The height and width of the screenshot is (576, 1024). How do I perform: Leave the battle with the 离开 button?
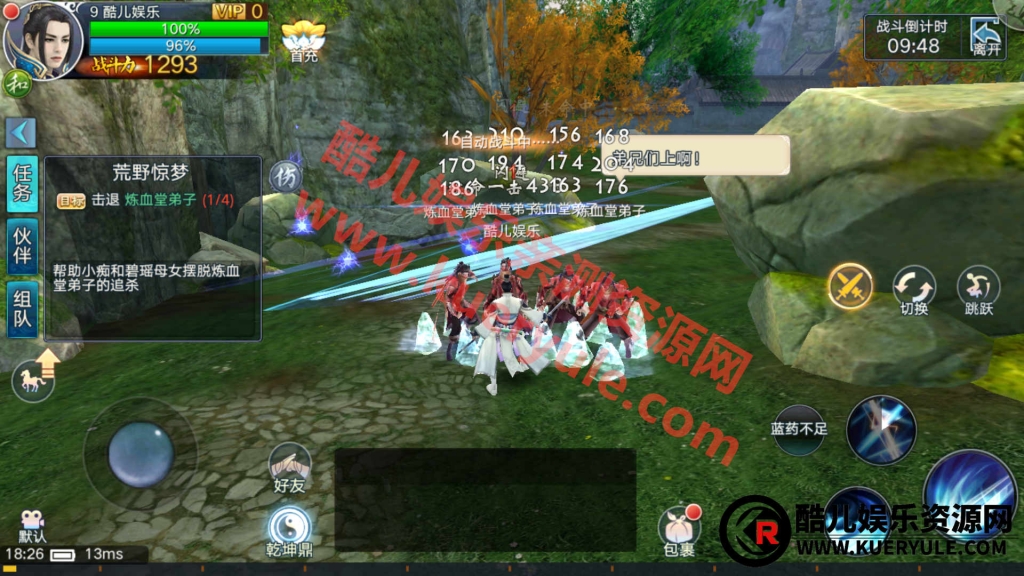[985, 38]
